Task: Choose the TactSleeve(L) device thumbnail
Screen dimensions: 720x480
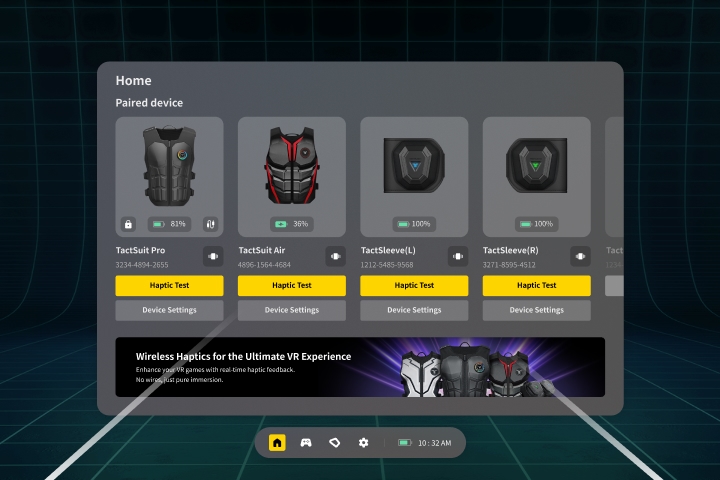Action: point(414,165)
